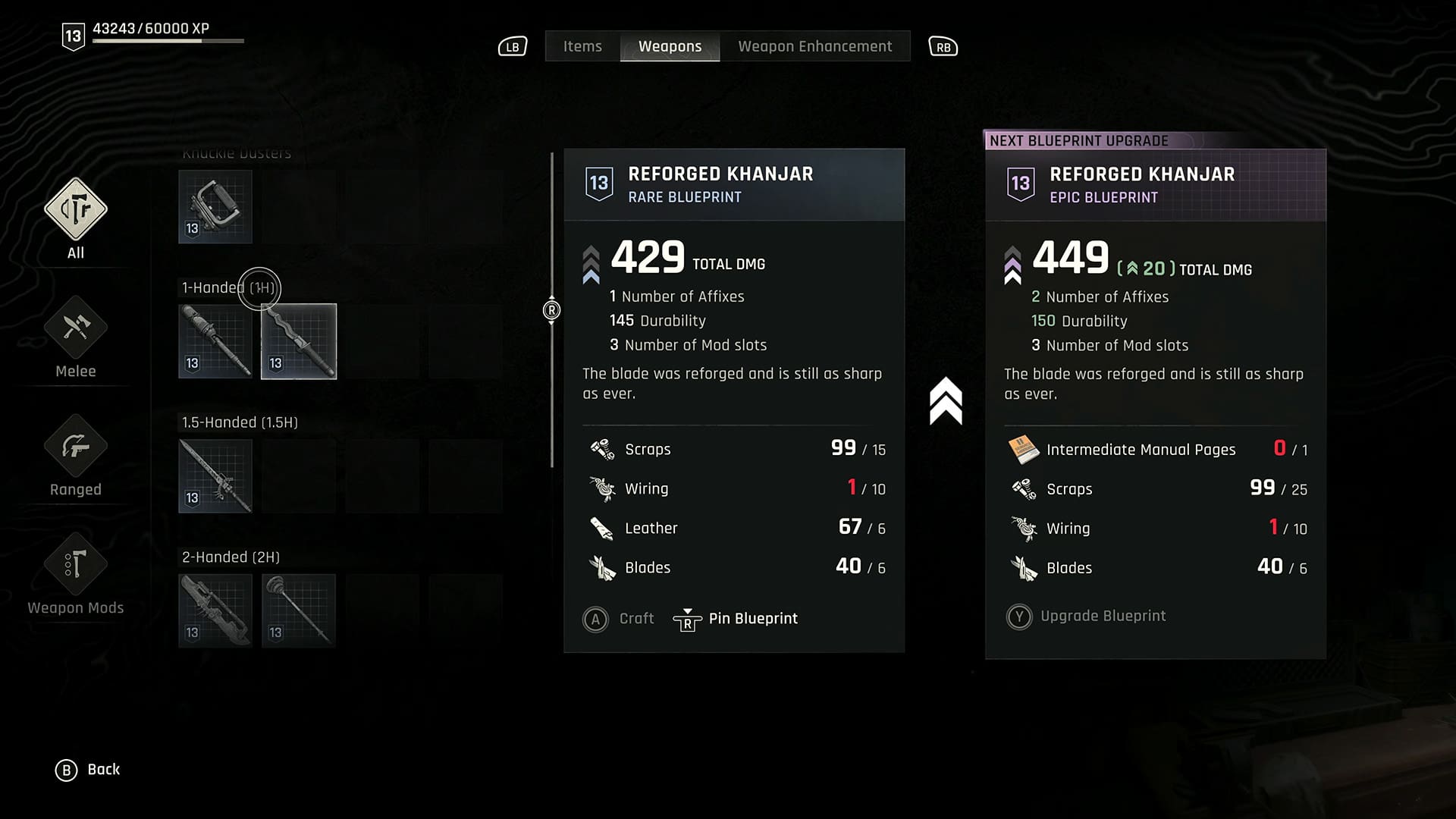Click the Leather material icon
The width and height of the screenshot is (1456, 819).
click(602, 528)
